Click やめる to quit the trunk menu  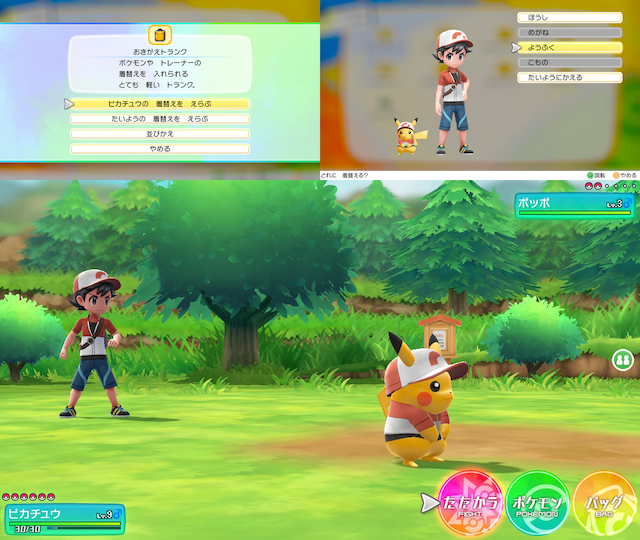[x=160, y=149]
